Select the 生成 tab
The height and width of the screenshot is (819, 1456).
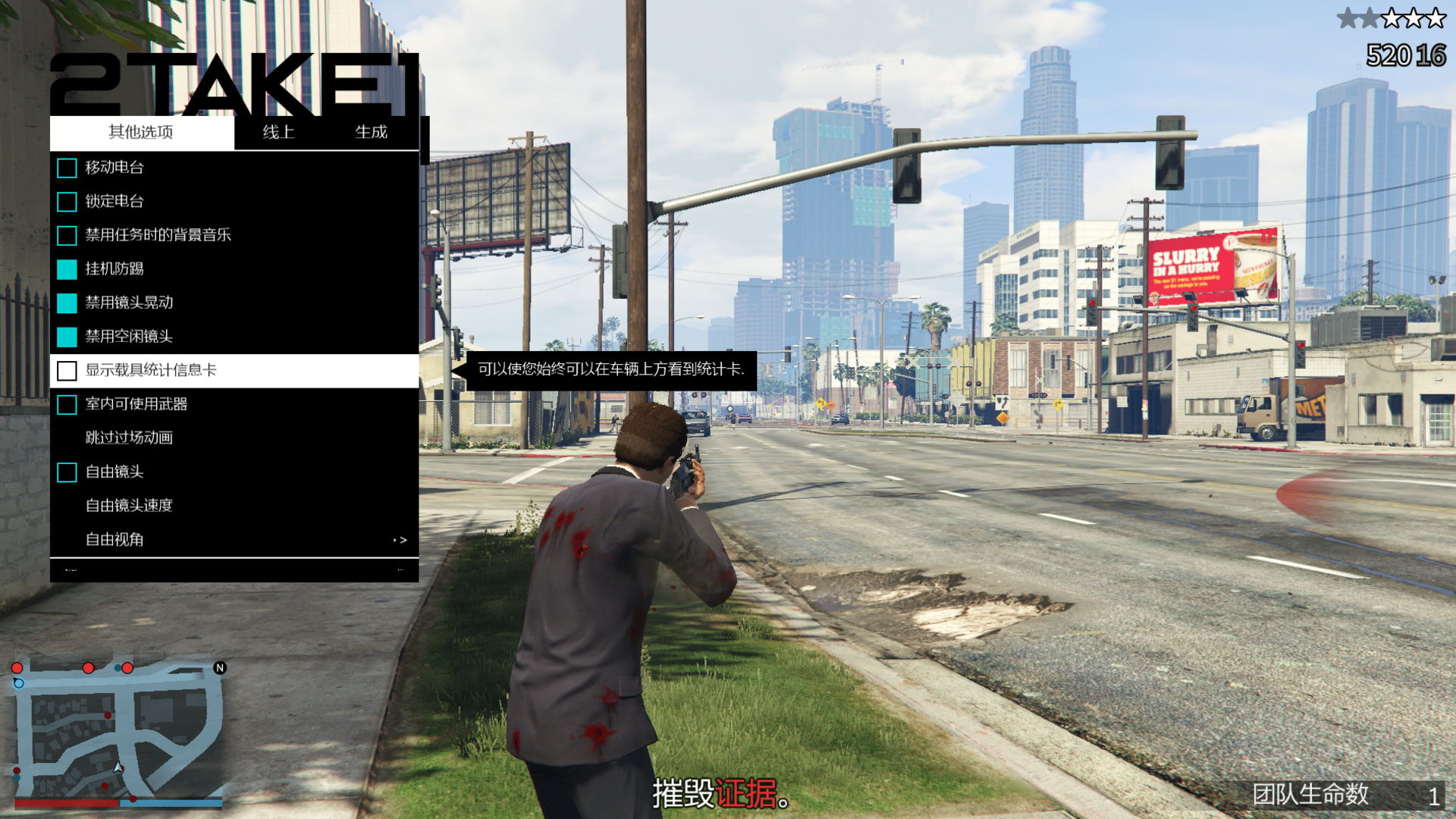371,132
